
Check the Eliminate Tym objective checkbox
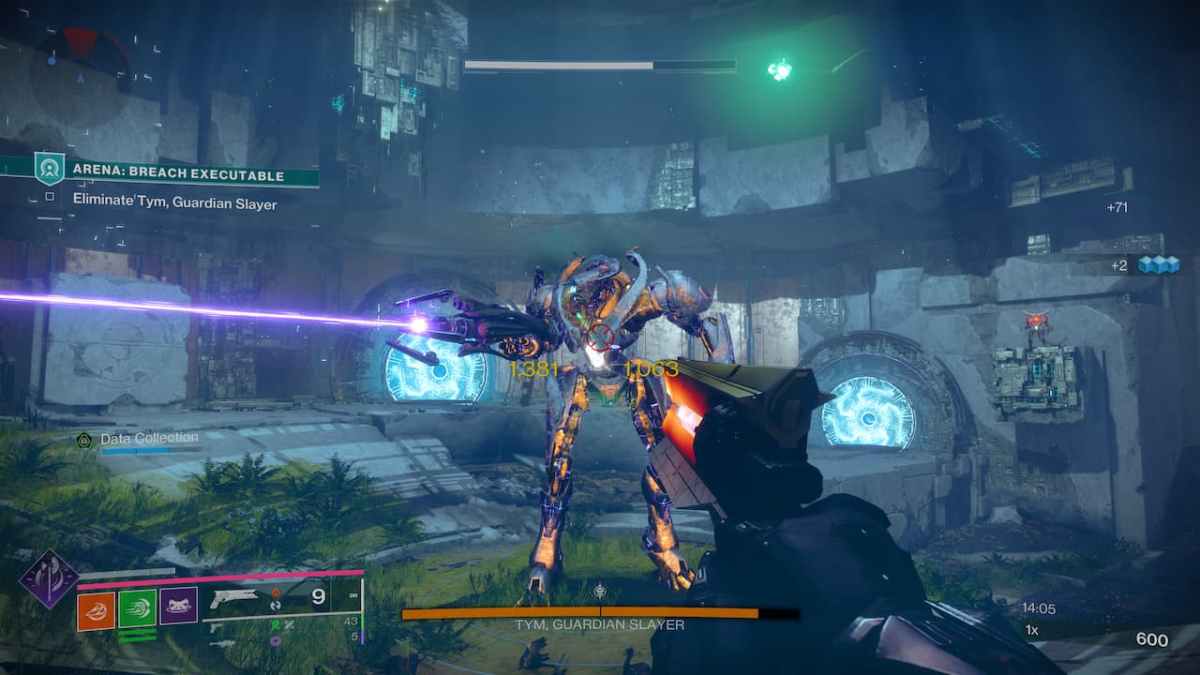tap(50, 197)
